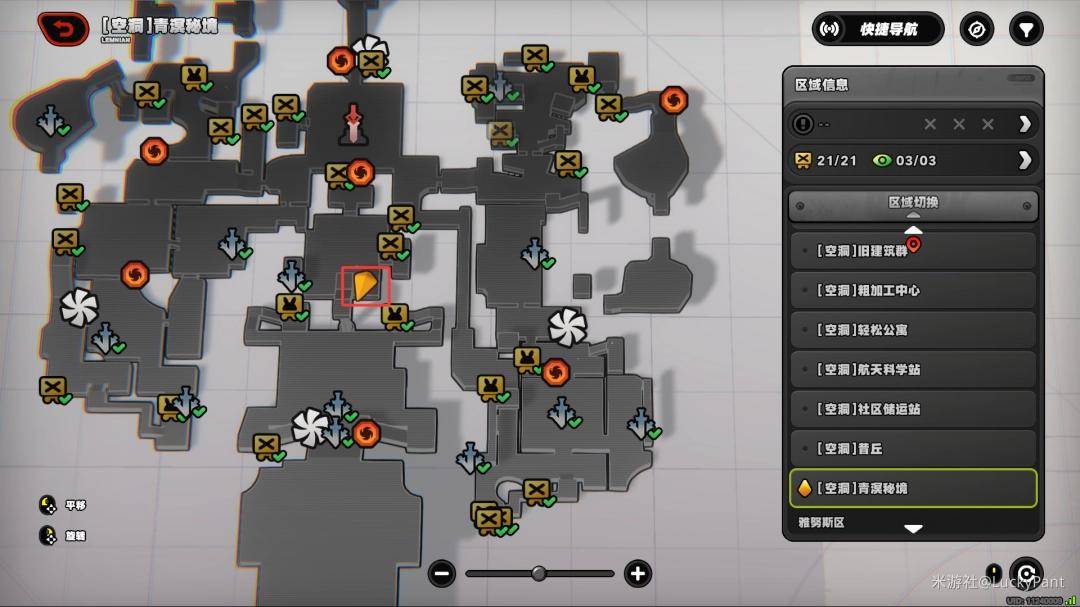
Task: Open 快捷导航 quick navigation
Action: coord(878,29)
